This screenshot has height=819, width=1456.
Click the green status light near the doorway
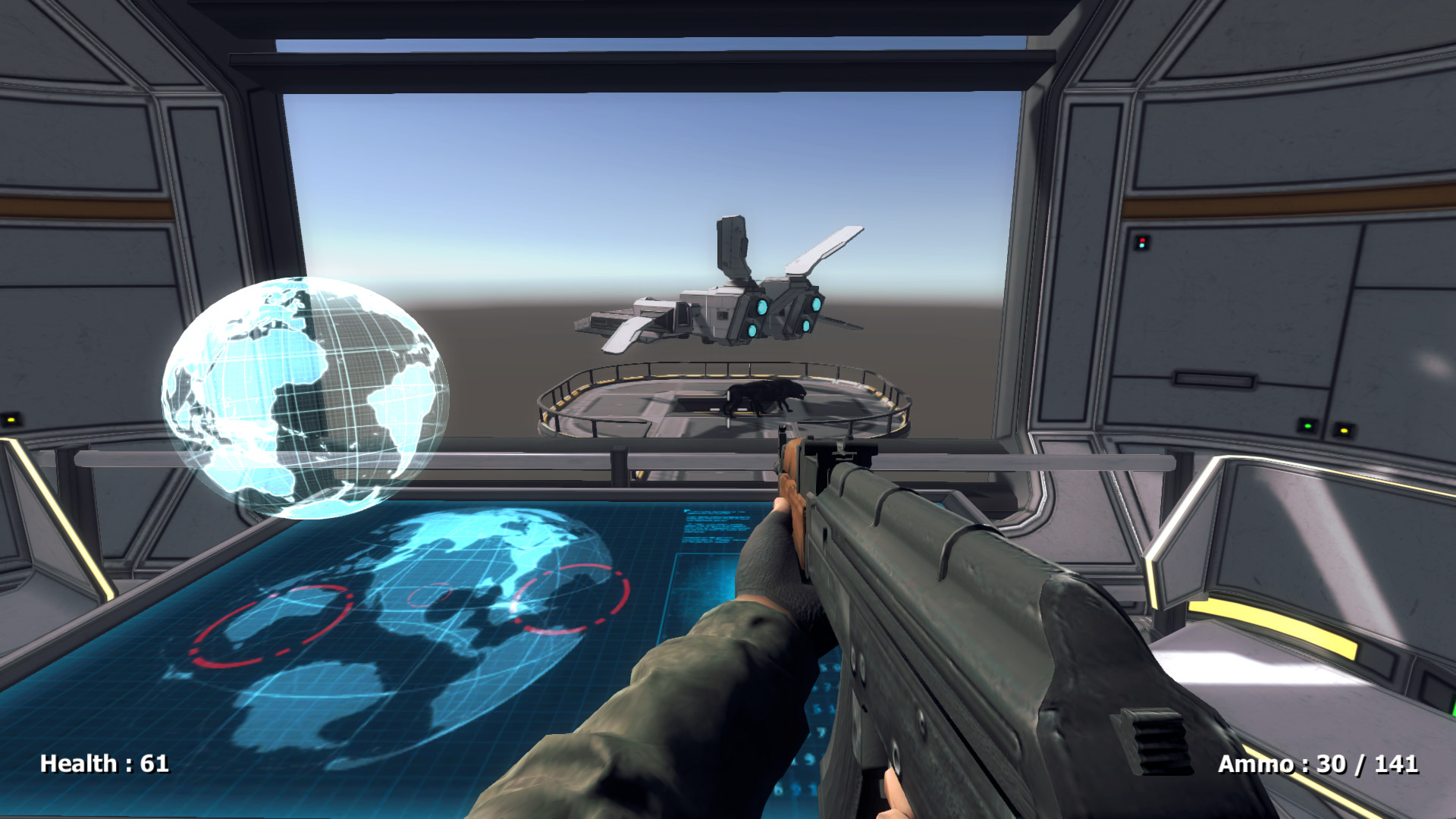pos(1307,425)
